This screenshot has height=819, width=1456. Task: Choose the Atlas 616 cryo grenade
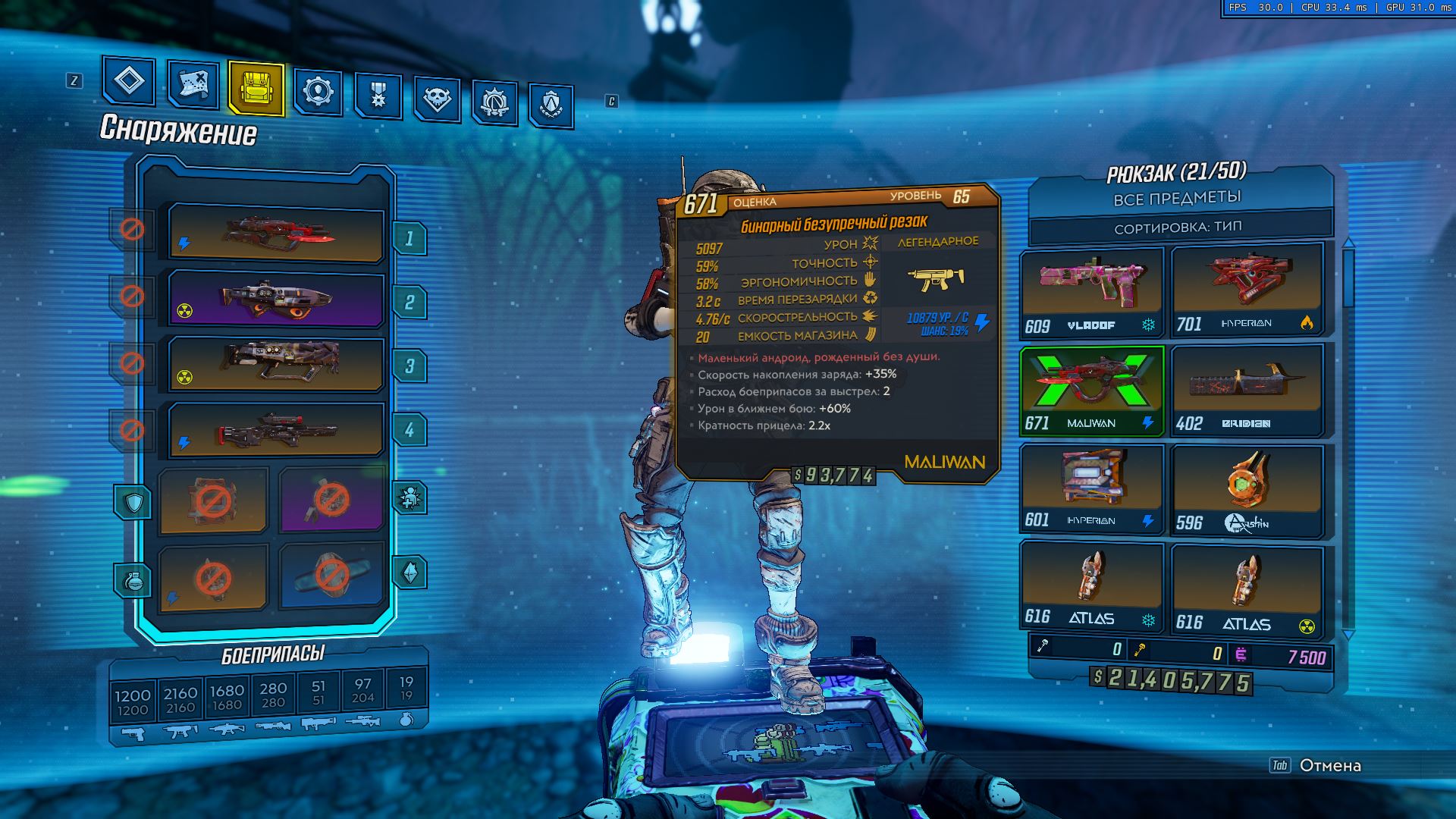click(x=1091, y=585)
